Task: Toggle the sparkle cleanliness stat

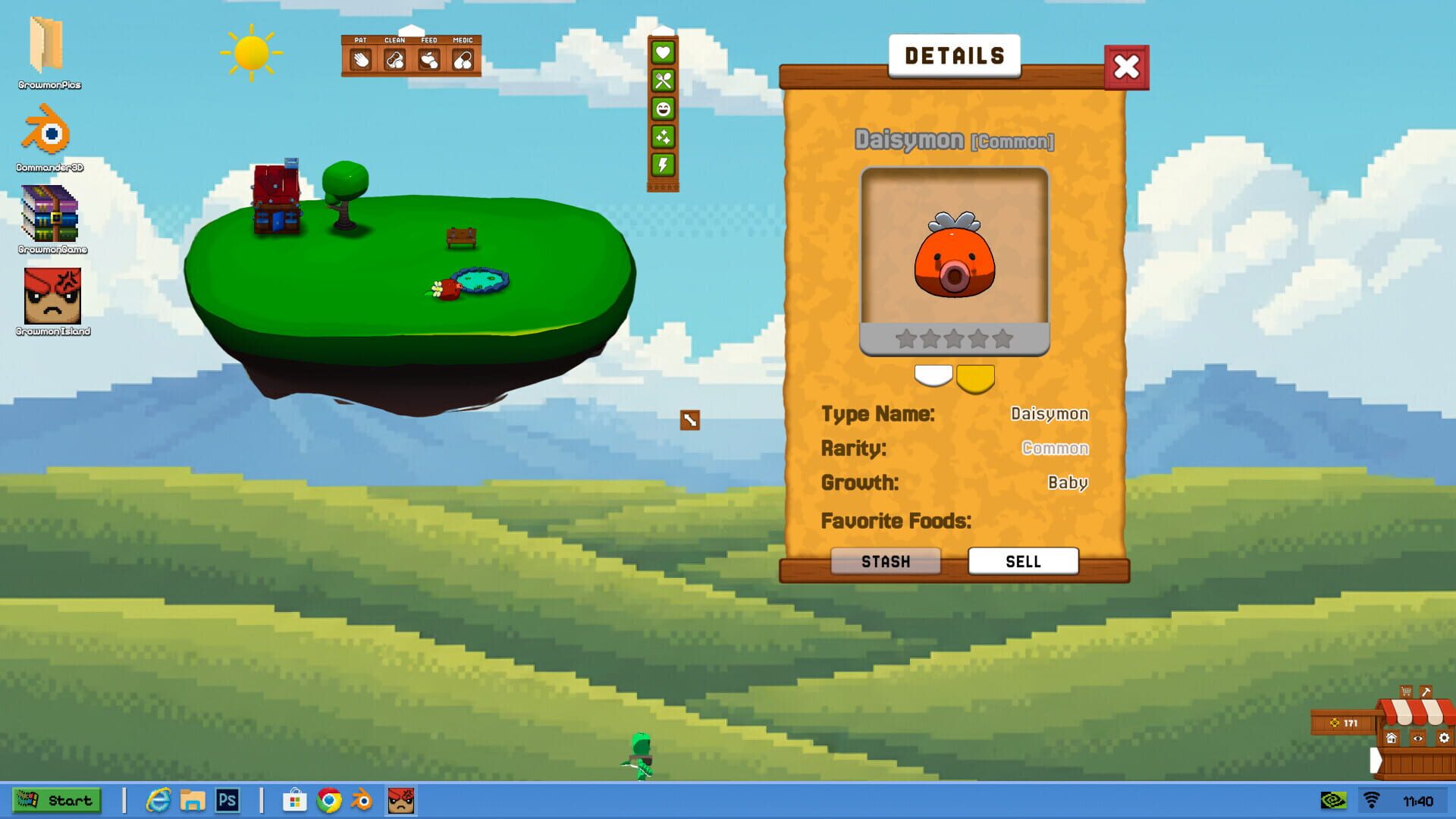Action: (663, 137)
